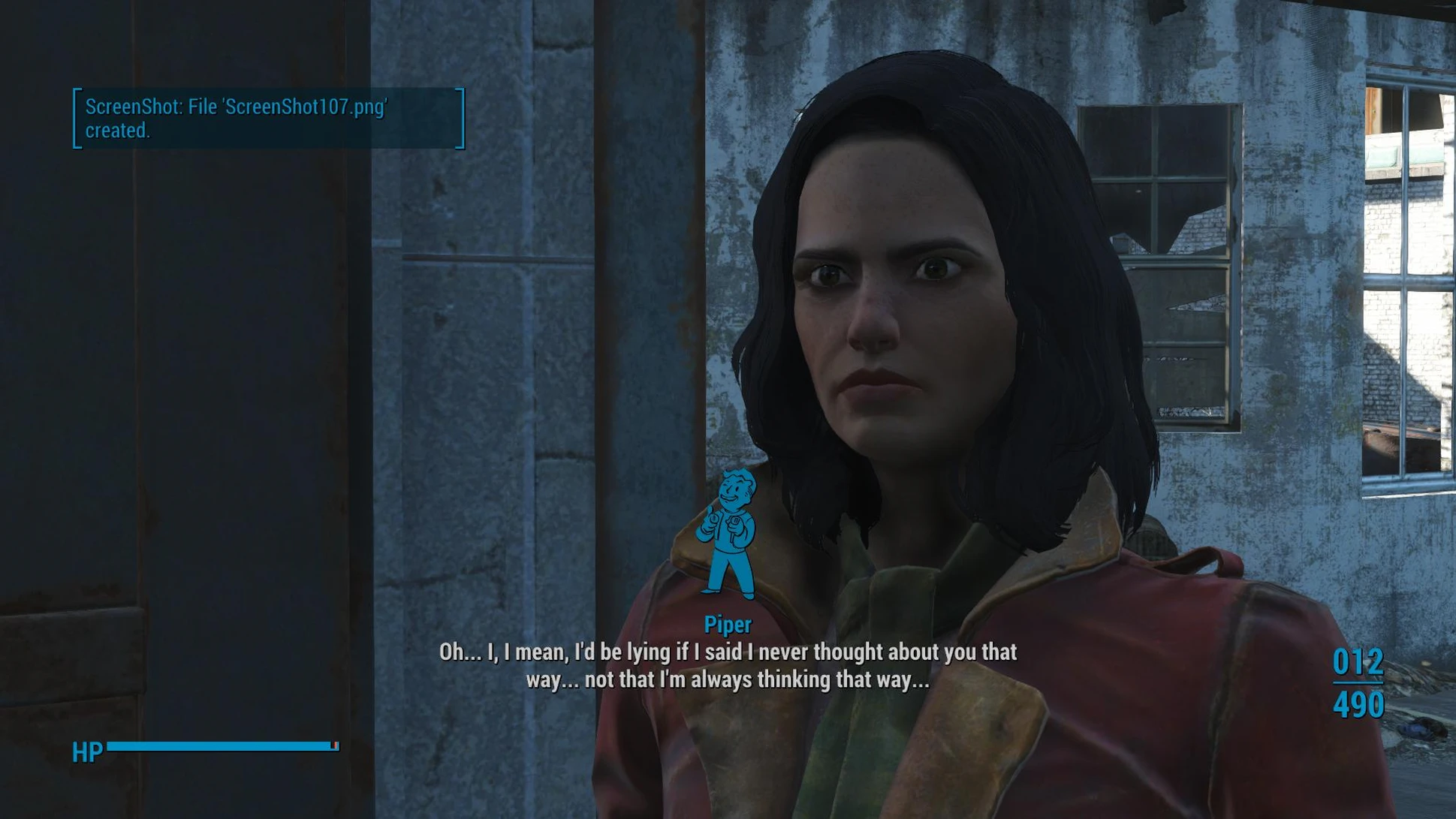Select the ScreenShot107.png created notification
Screen dimensions: 1456x819
point(268,119)
